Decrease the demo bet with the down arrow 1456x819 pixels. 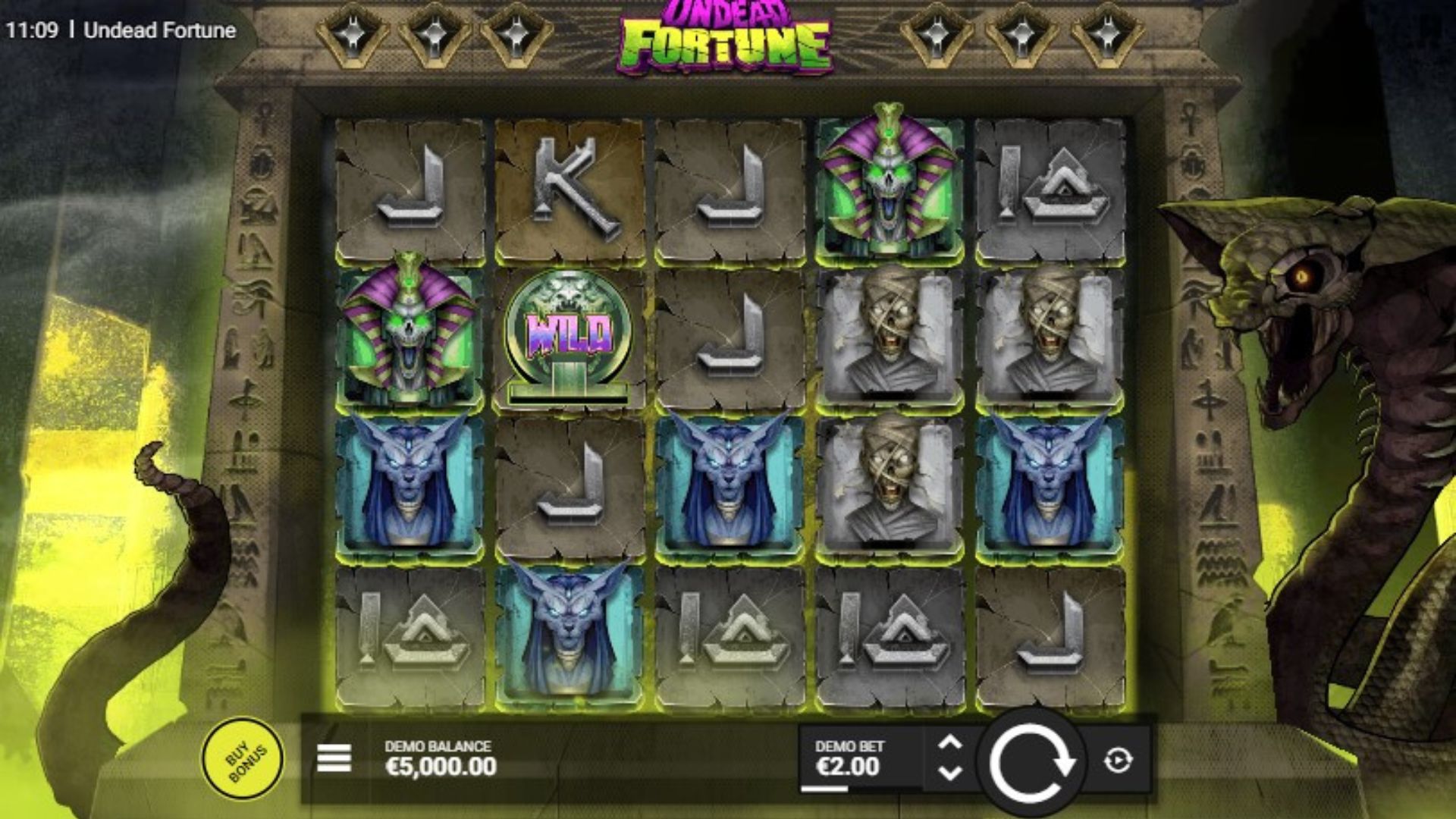tap(949, 773)
